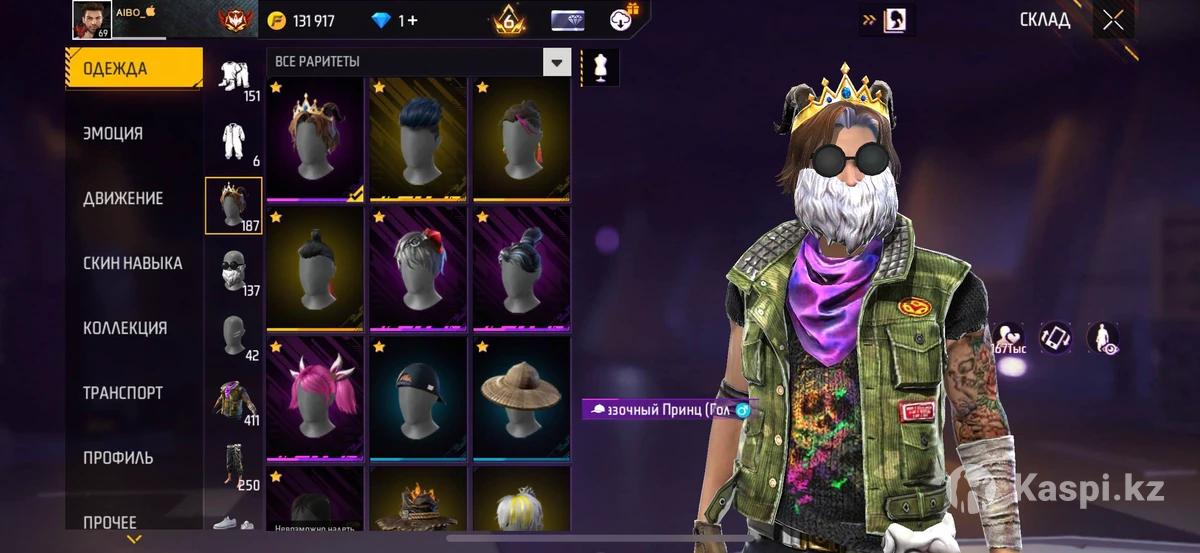Screen dimensions: 1200x553
Task: Switch to the ДВИЖЕНИЕ tab
Action: 123,198
